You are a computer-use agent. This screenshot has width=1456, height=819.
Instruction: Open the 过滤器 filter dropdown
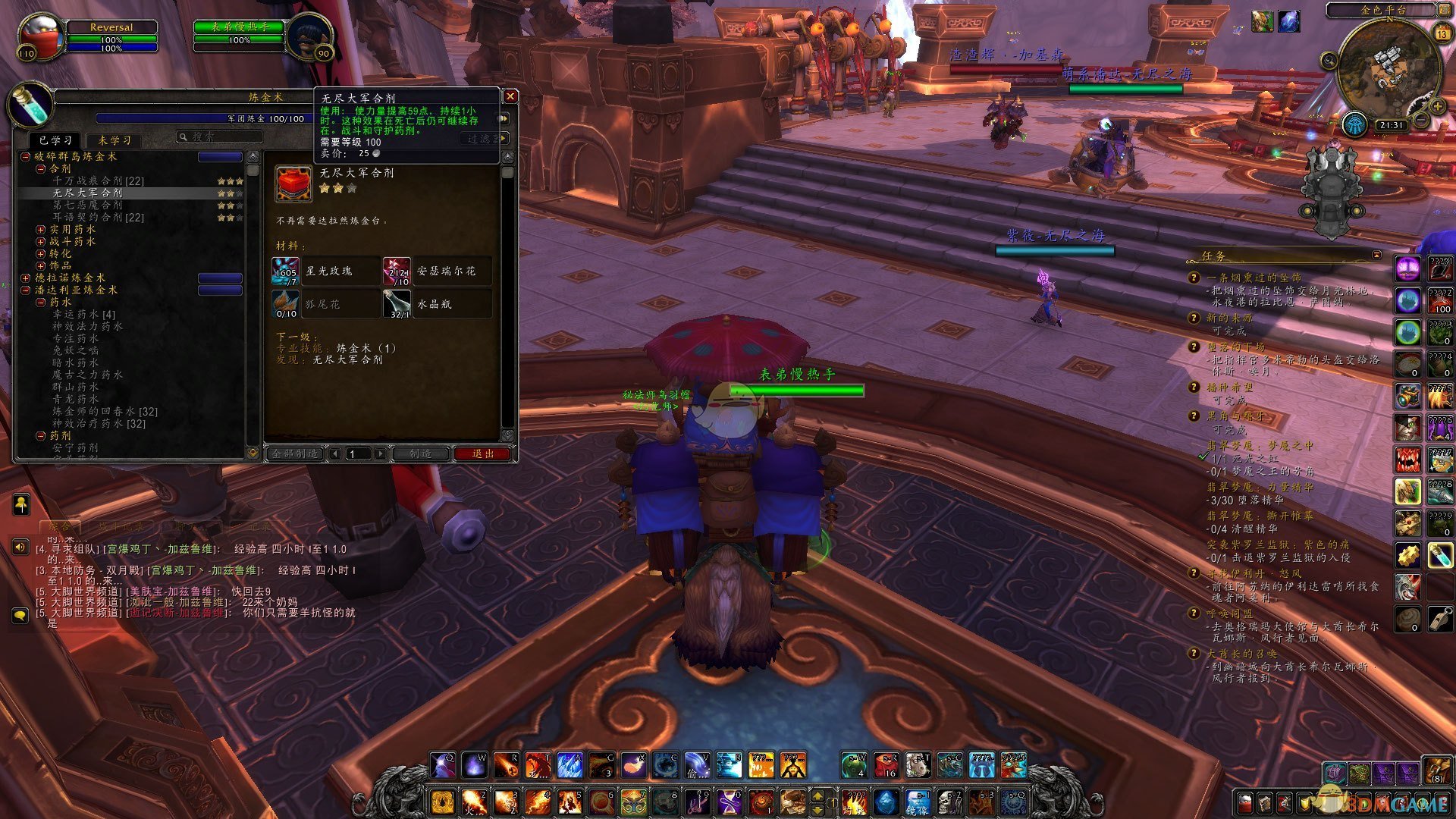[x=485, y=139]
